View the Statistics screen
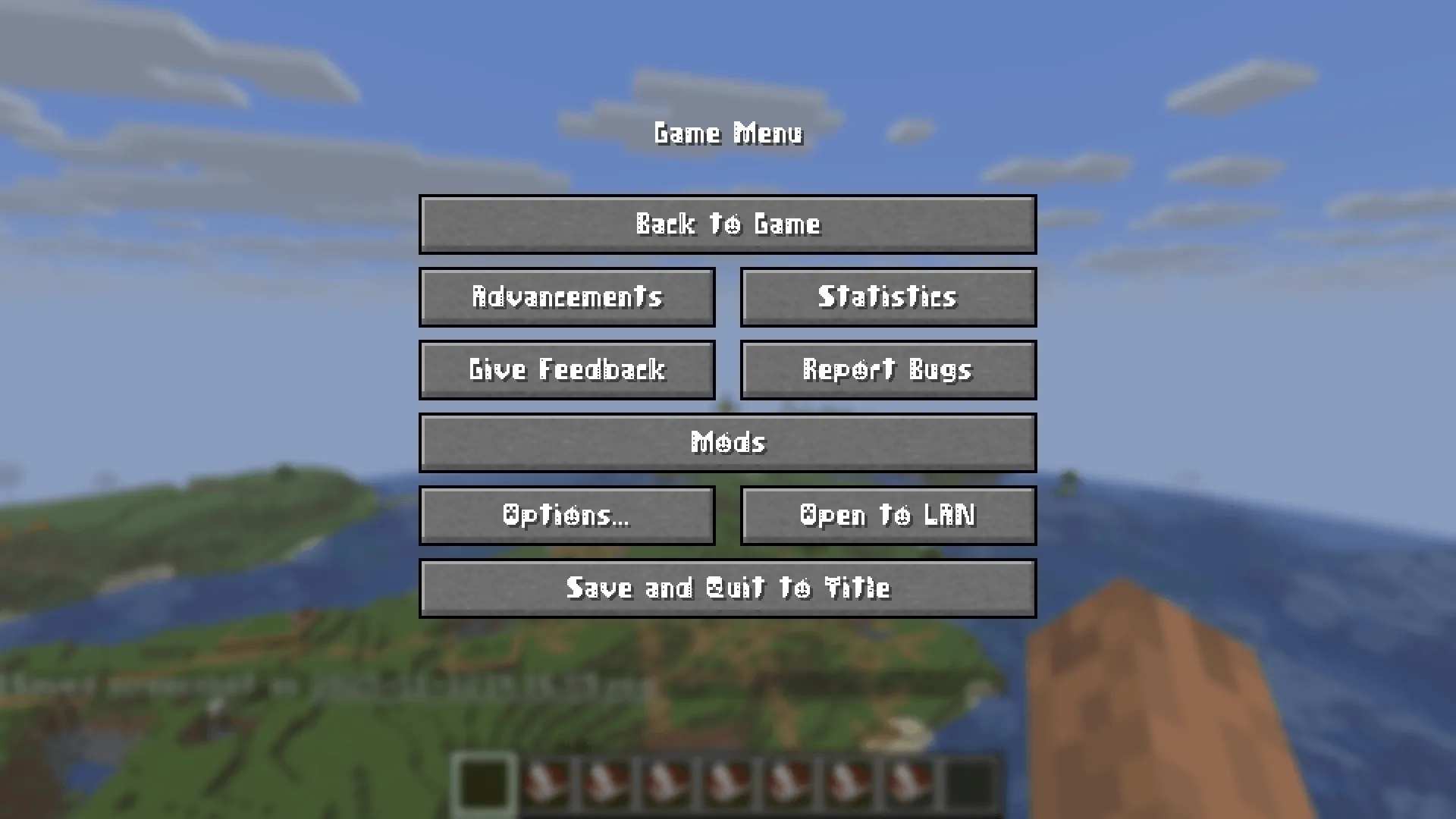Image resolution: width=1456 pixels, height=819 pixels. click(x=887, y=297)
